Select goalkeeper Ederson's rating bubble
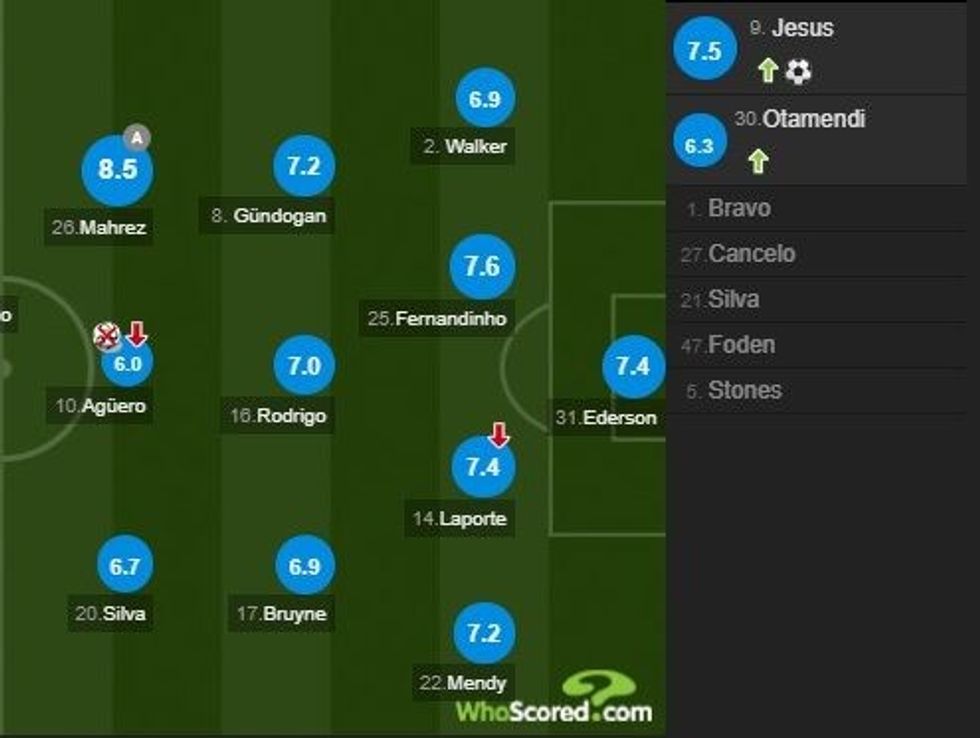Viewport: 980px width, 738px height. [633, 367]
